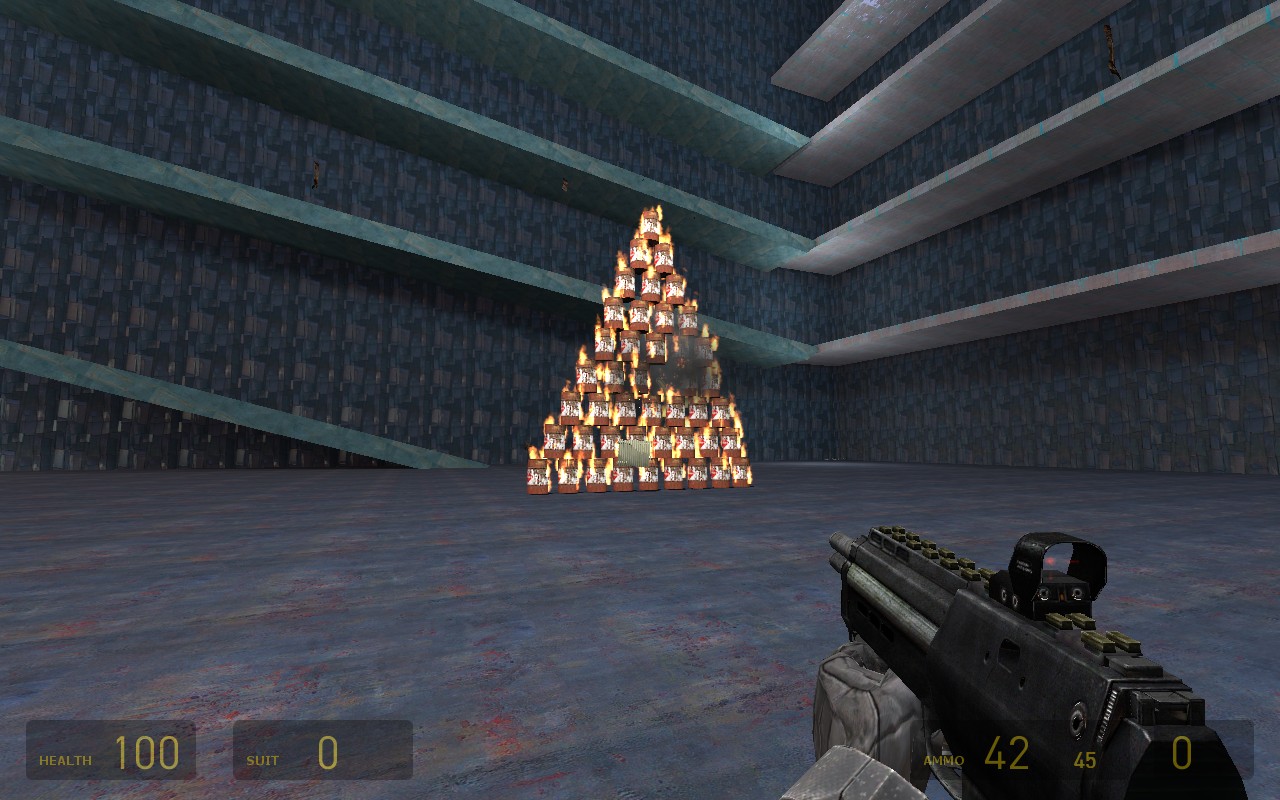Click the AMMO counter showing 42
This screenshot has height=800, width=1280.
click(x=1010, y=752)
